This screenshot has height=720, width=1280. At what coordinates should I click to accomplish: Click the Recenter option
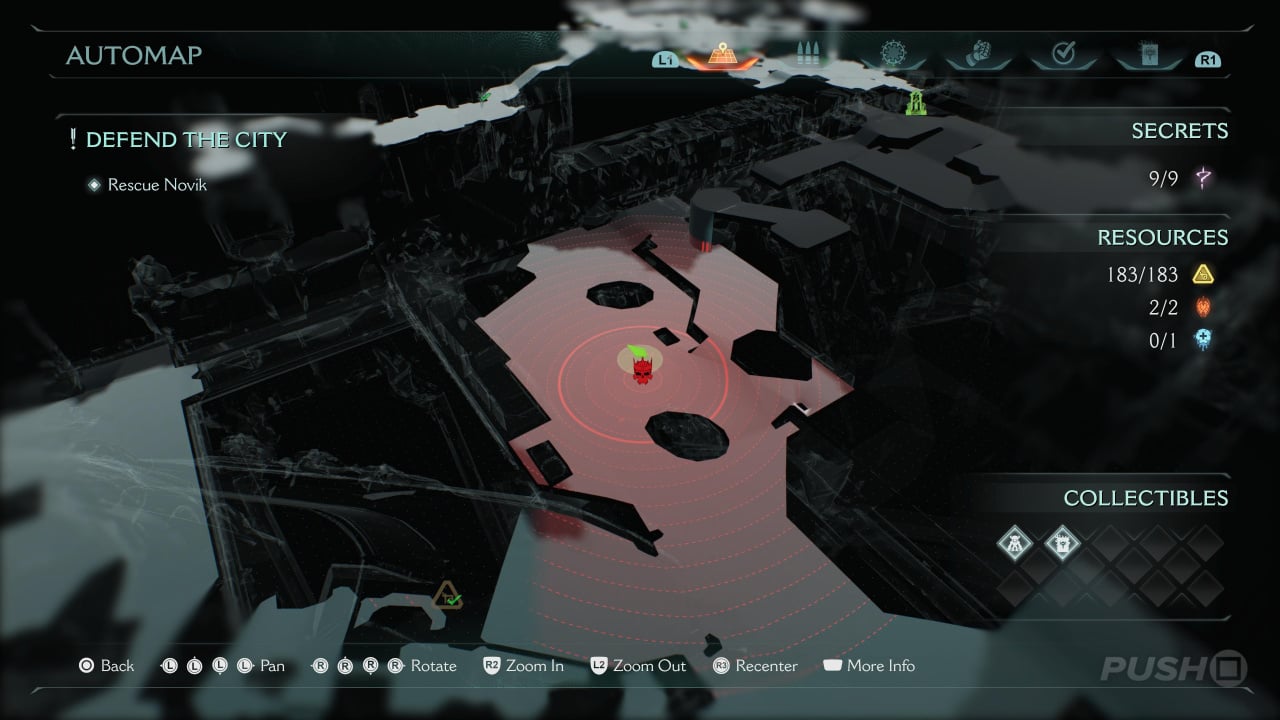coord(755,666)
